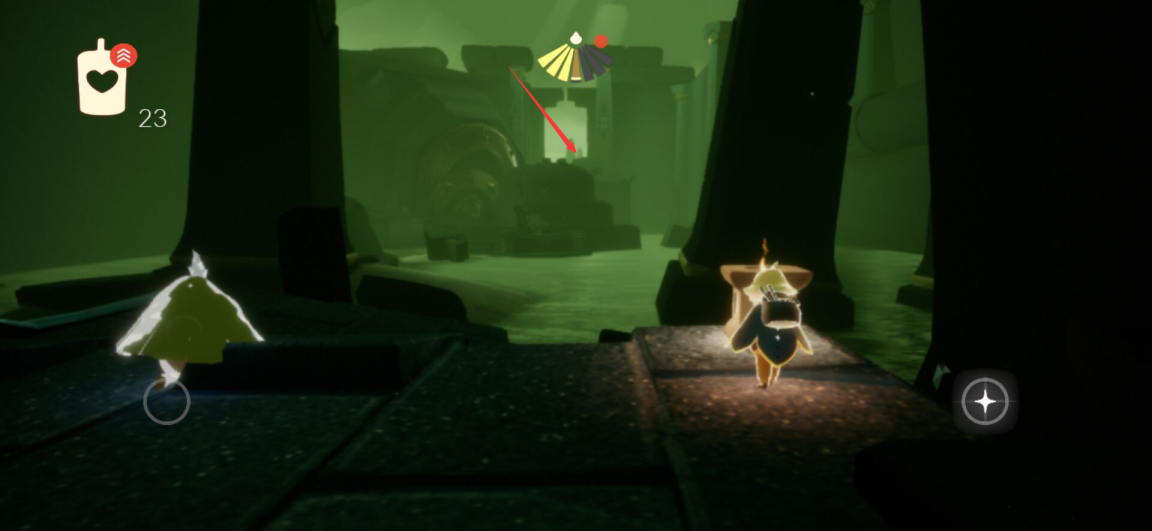This screenshot has width=1152, height=531.
Task: Open the heart candle currency icon
Action: pos(102,80)
